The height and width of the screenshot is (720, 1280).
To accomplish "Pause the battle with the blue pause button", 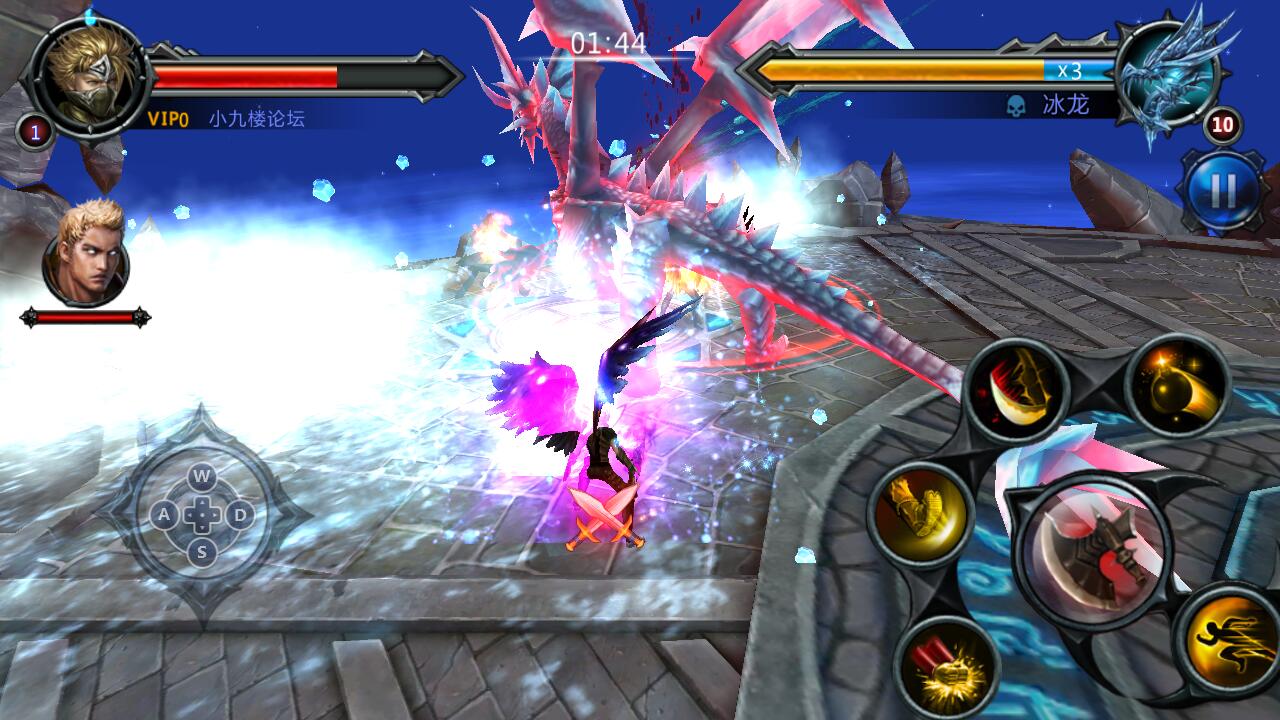I will (x=1222, y=190).
